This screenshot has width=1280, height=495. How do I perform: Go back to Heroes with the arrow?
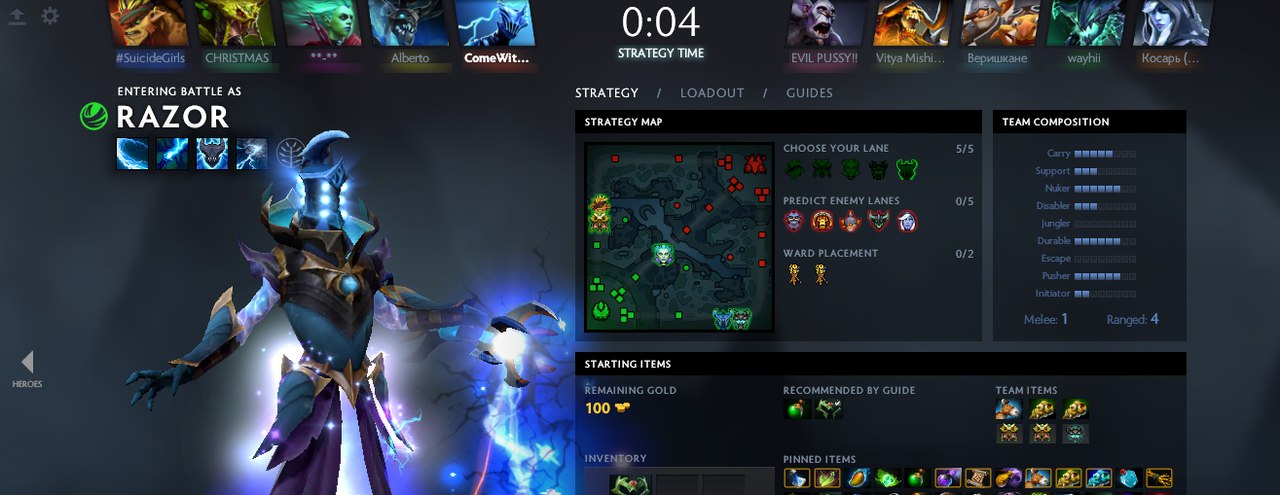[27, 362]
